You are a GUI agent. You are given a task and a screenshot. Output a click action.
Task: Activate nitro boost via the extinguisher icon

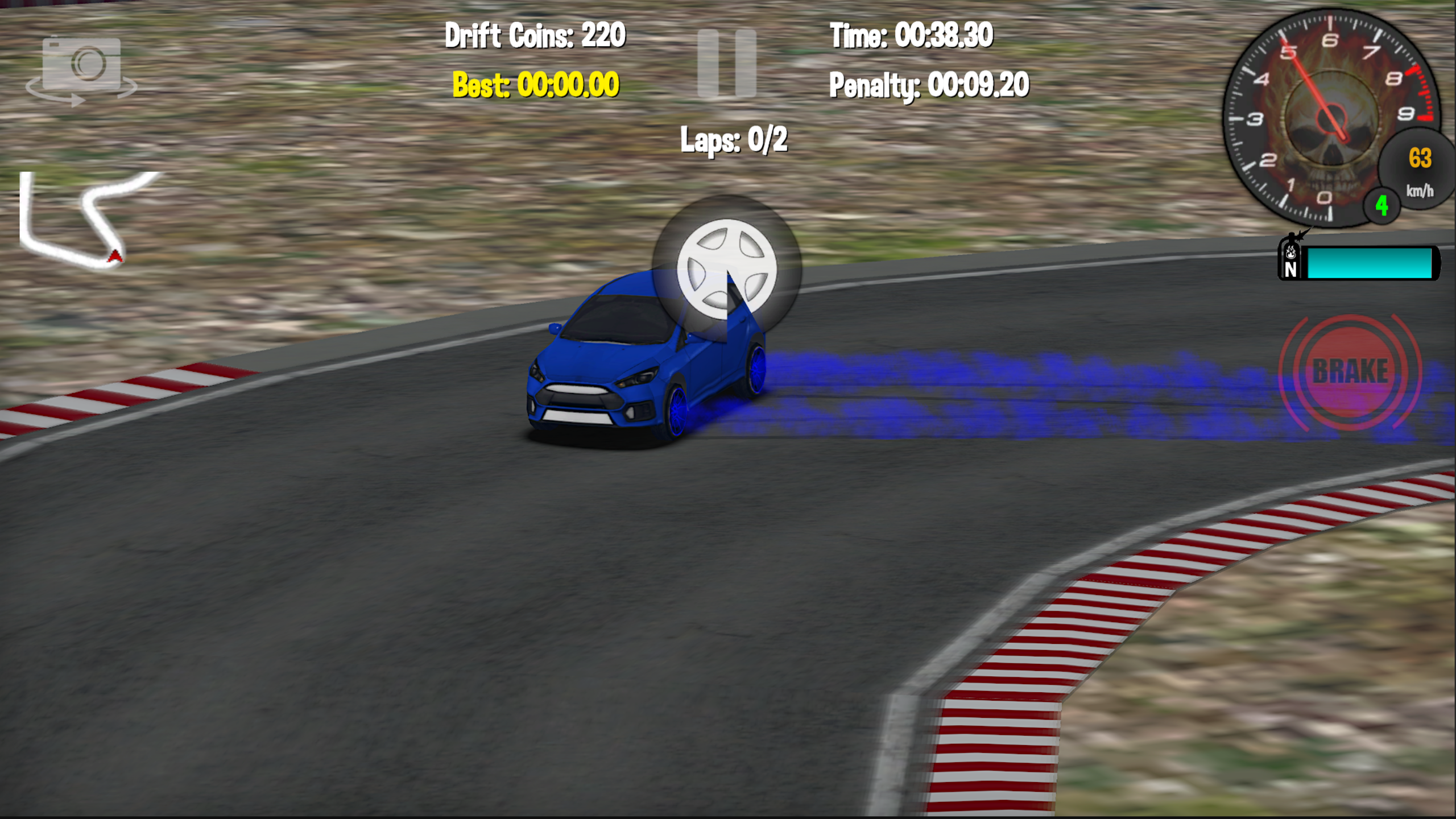click(1291, 263)
